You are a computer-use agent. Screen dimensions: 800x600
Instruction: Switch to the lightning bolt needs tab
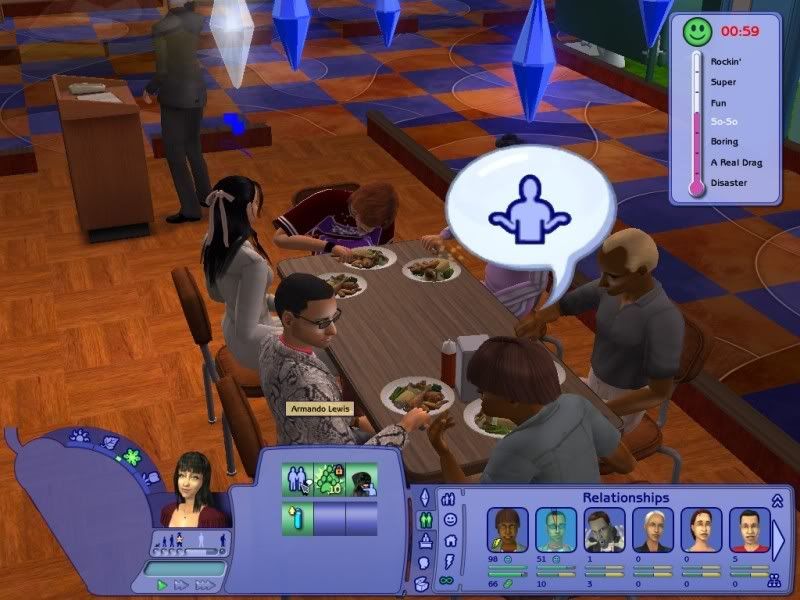[450, 562]
